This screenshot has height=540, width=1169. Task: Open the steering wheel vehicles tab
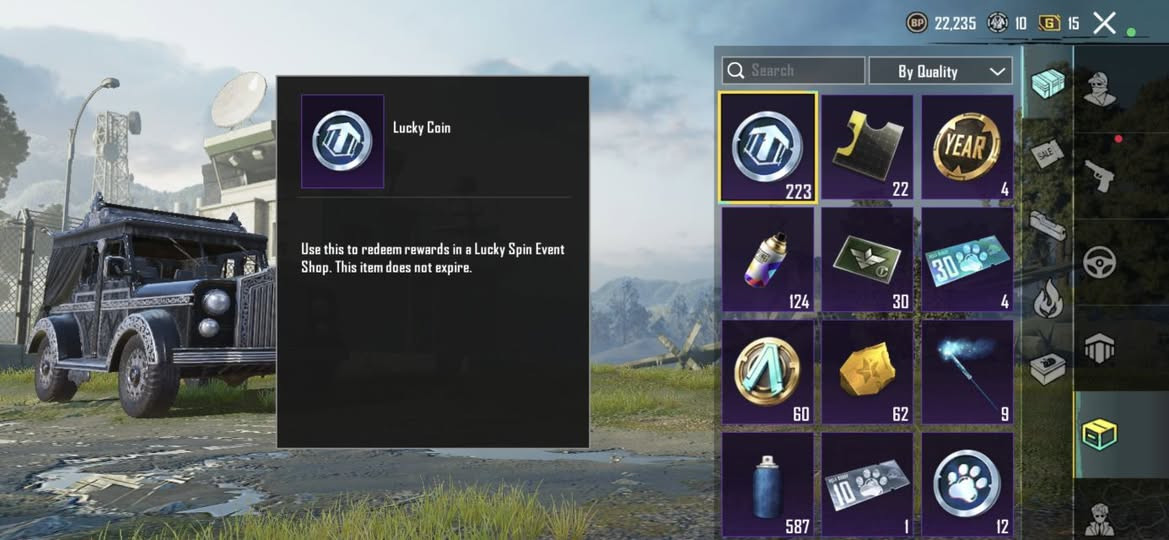(1101, 261)
